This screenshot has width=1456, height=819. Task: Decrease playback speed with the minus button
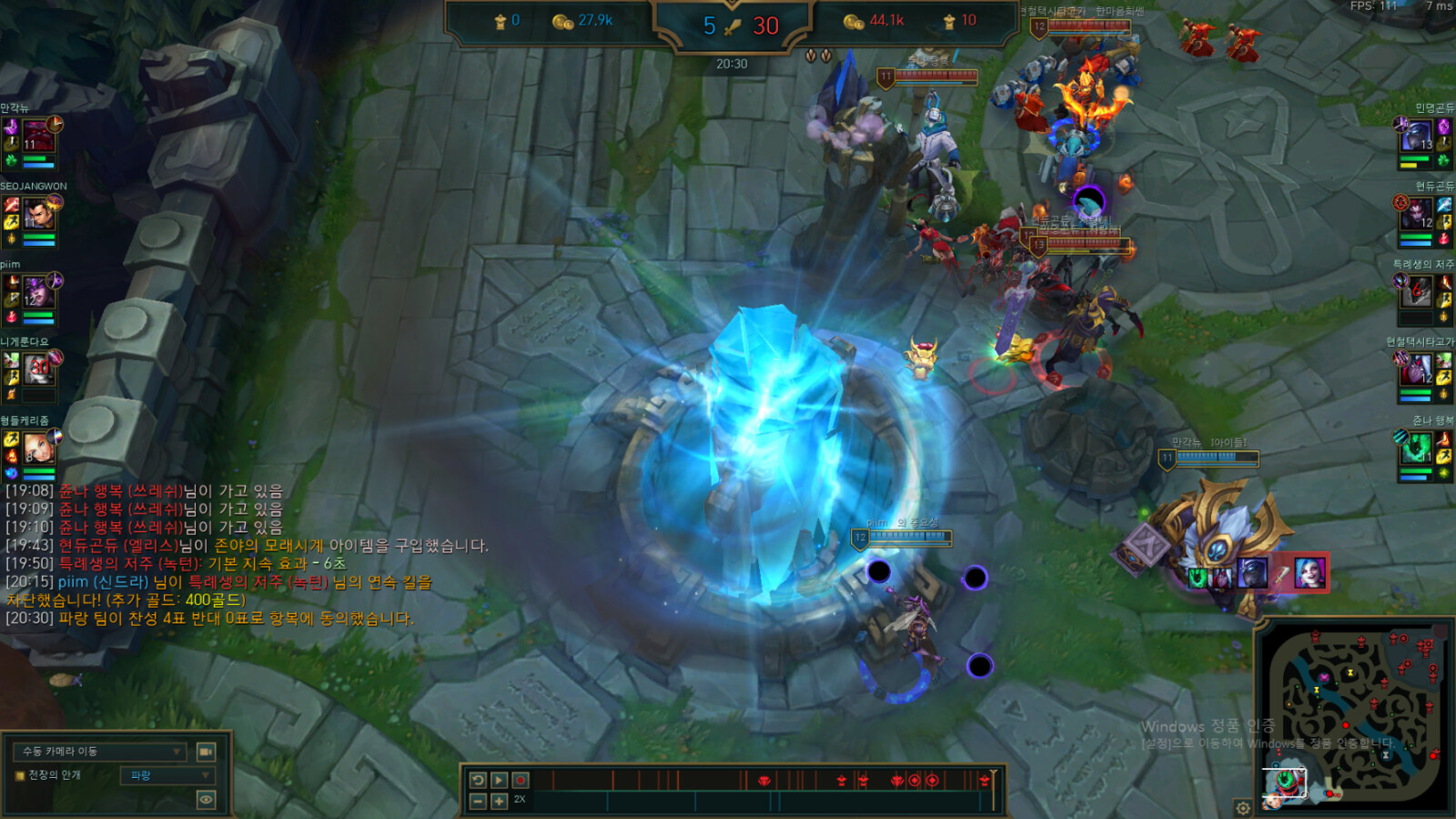tap(478, 801)
